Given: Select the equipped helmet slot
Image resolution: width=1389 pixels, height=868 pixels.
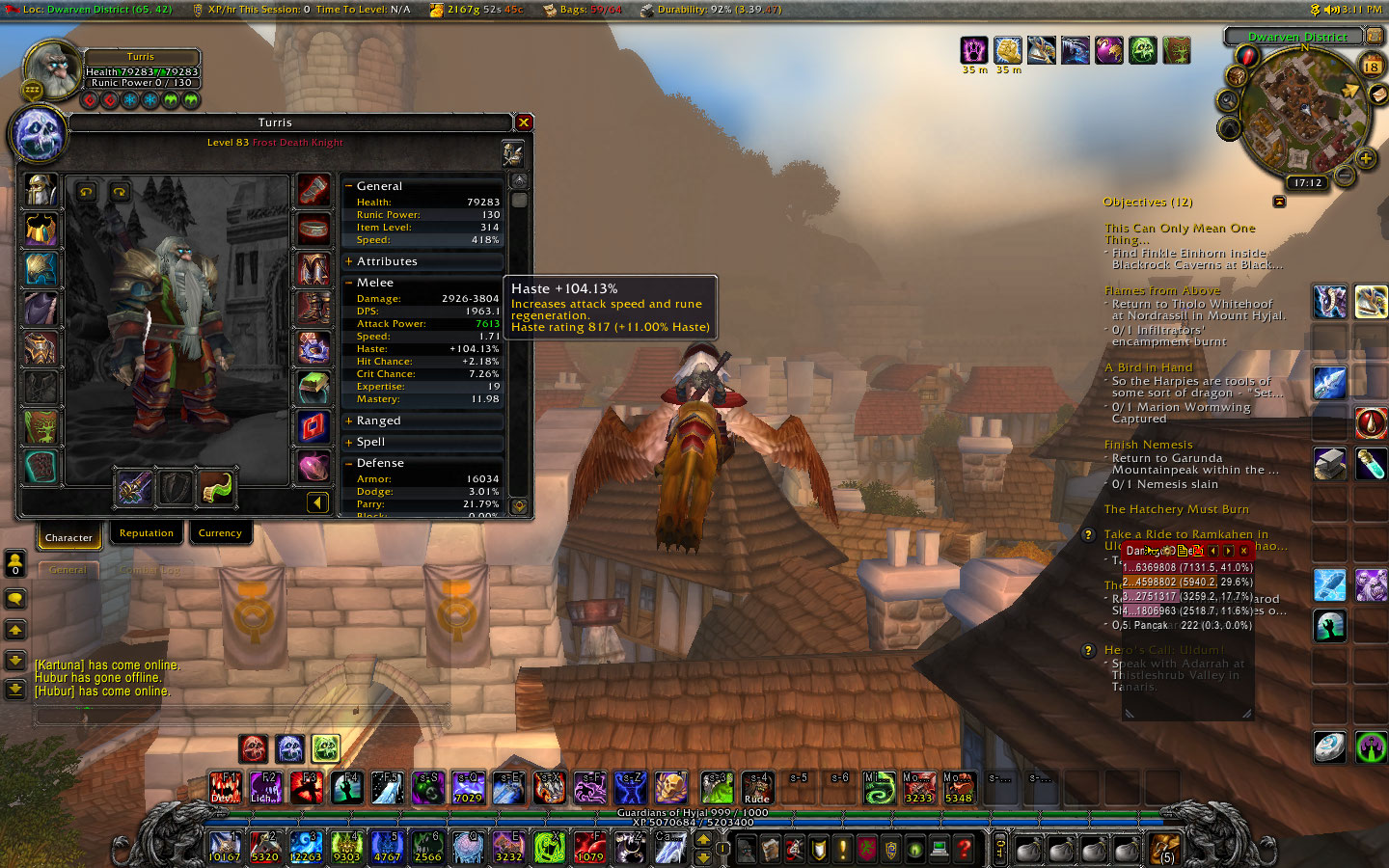Looking at the screenshot, I should tap(41, 190).
